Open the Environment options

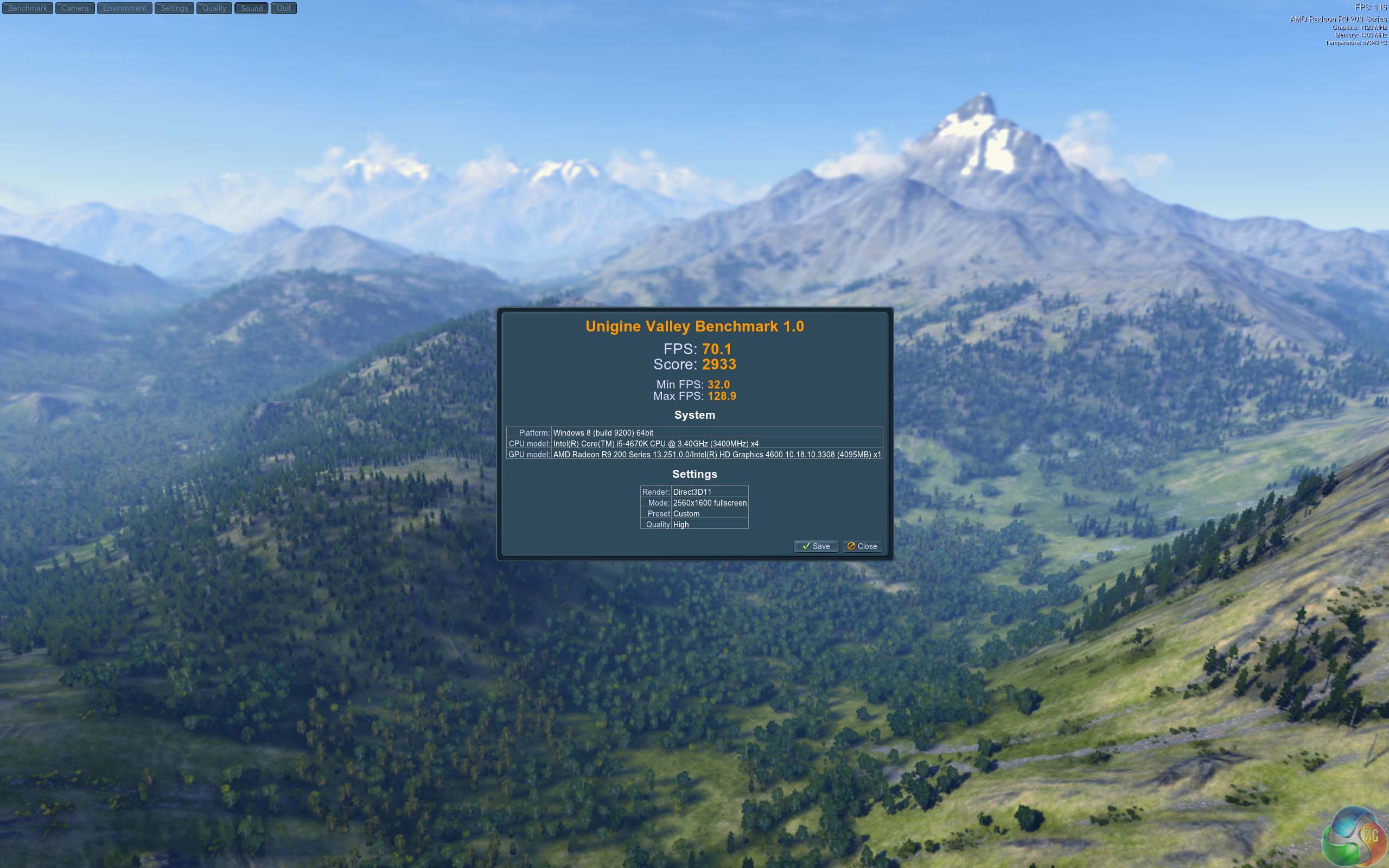pyautogui.click(x=125, y=8)
